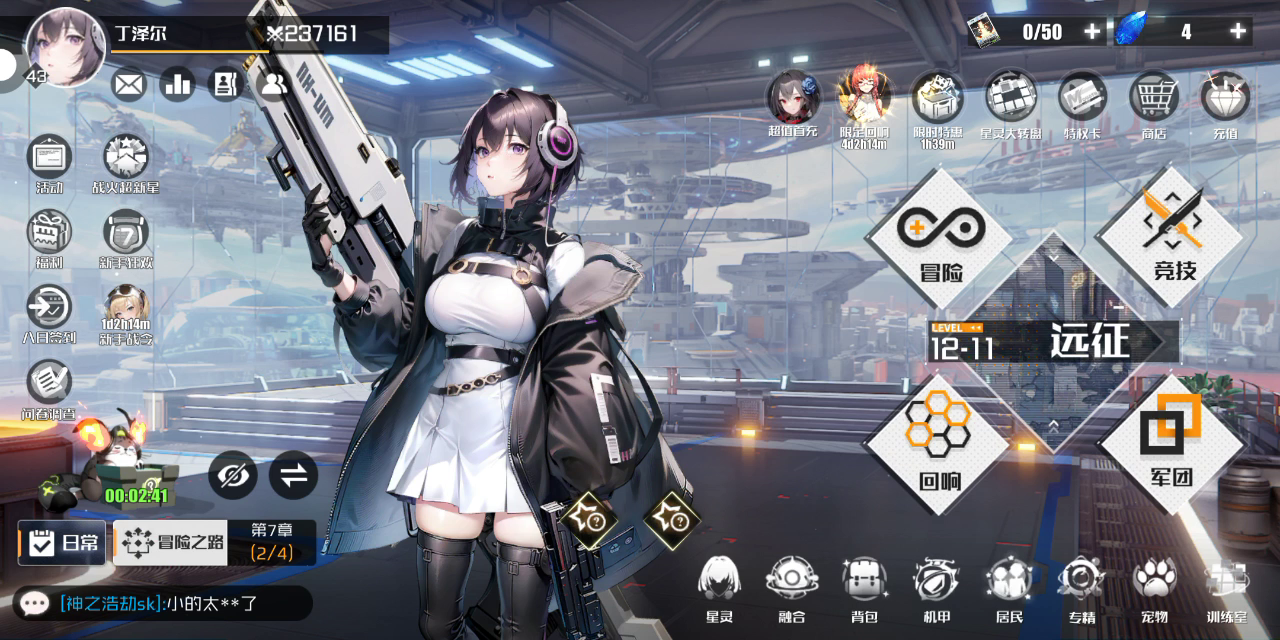This screenshot has width=1280, height=640.
Task: Enter the 训练室 training room
Action: click(x=1227, y=588)
